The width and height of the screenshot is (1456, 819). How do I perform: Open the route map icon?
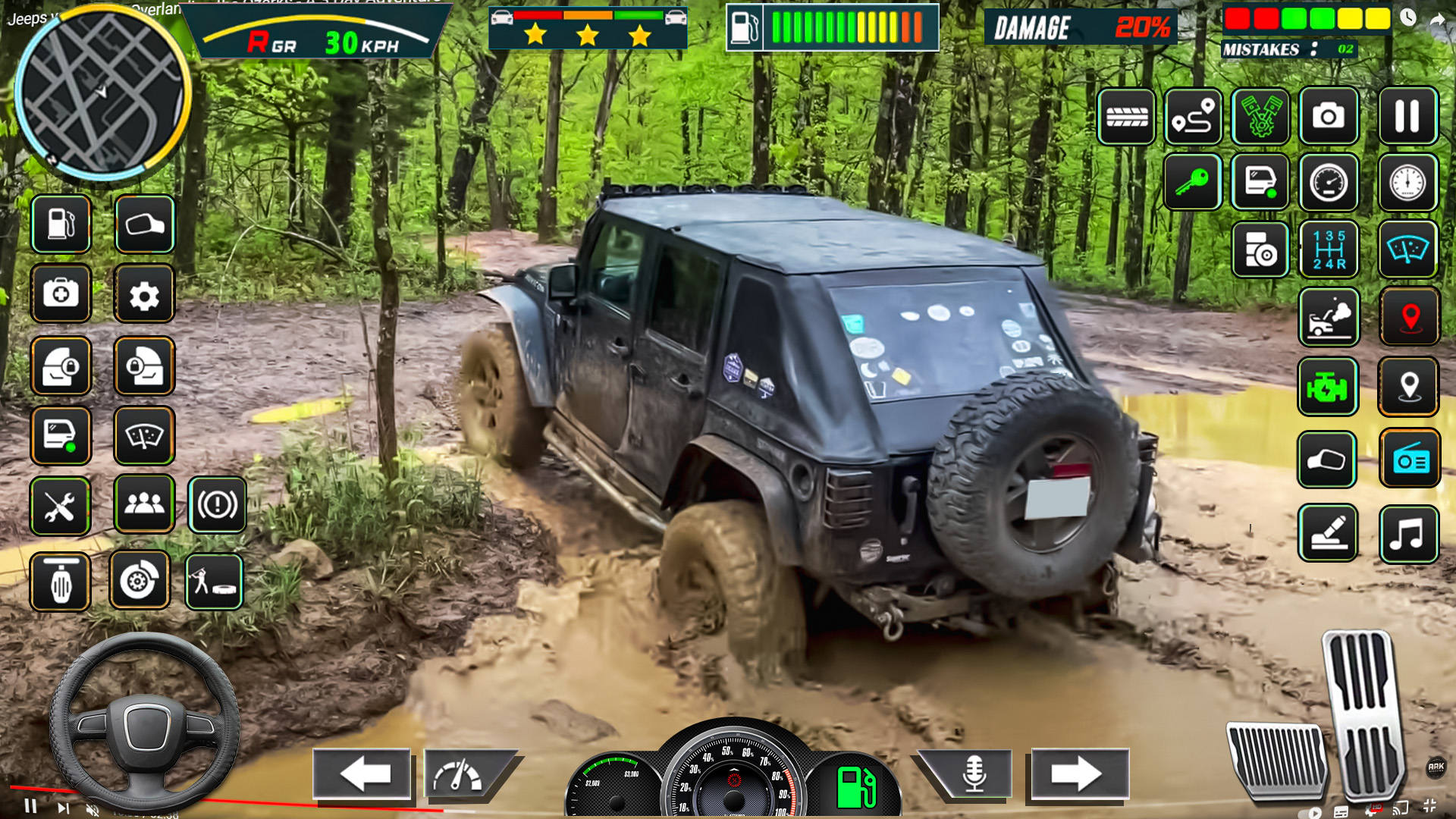[1193, 116]
